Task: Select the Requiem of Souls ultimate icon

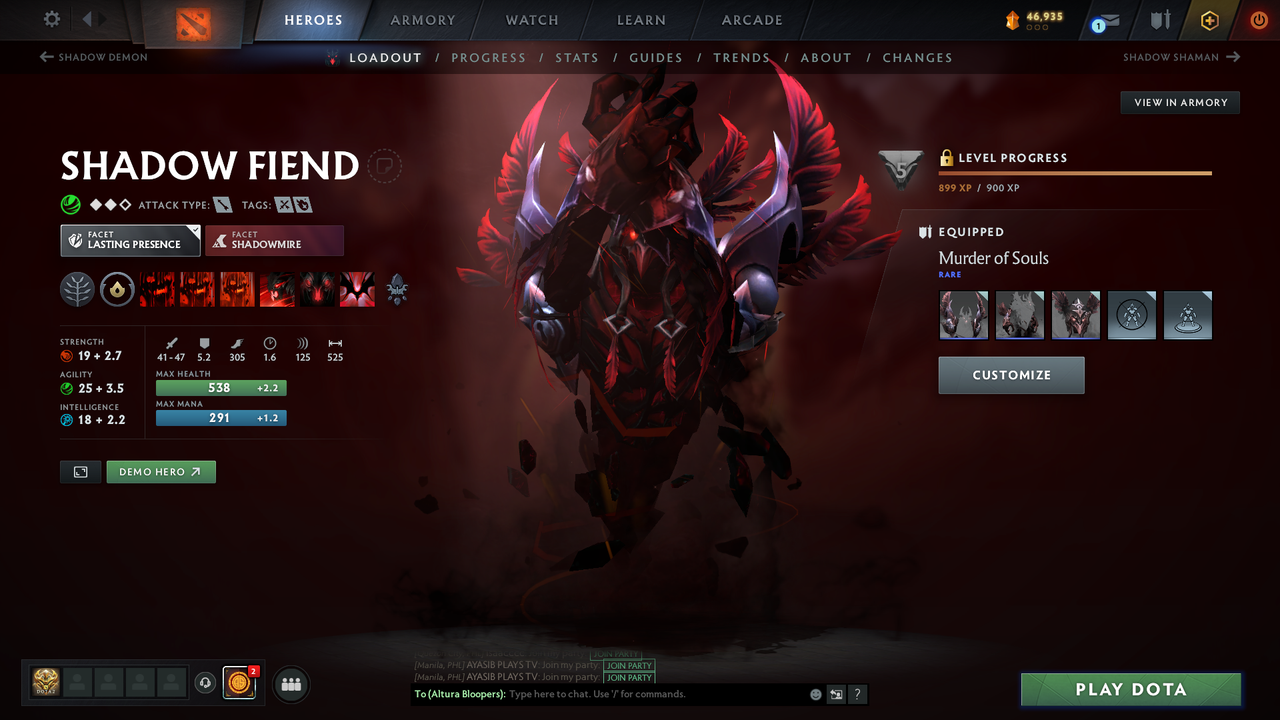Action: (x=357, y=289)
